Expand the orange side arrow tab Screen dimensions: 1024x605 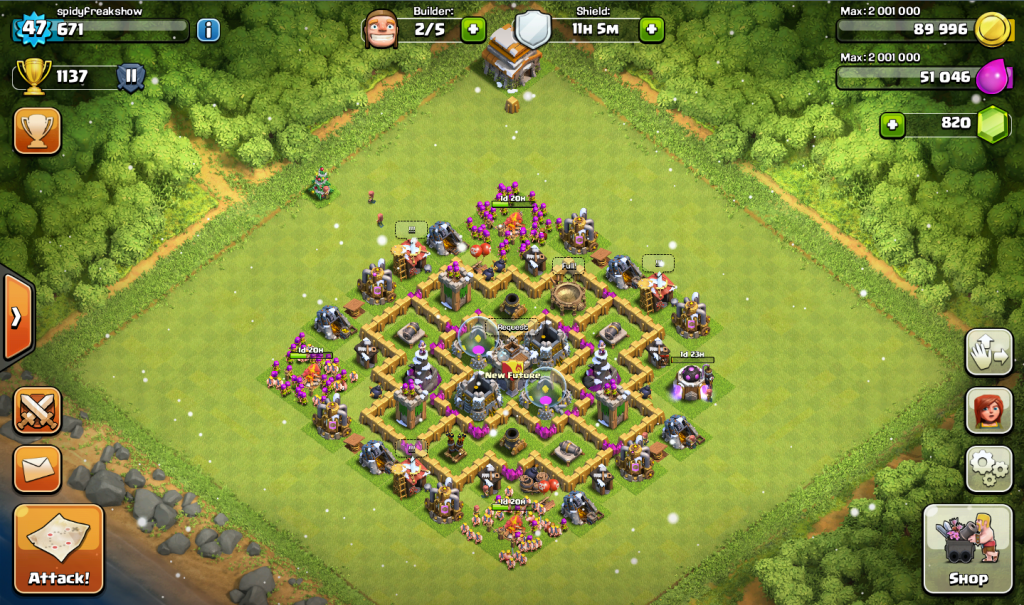[17, 318]
